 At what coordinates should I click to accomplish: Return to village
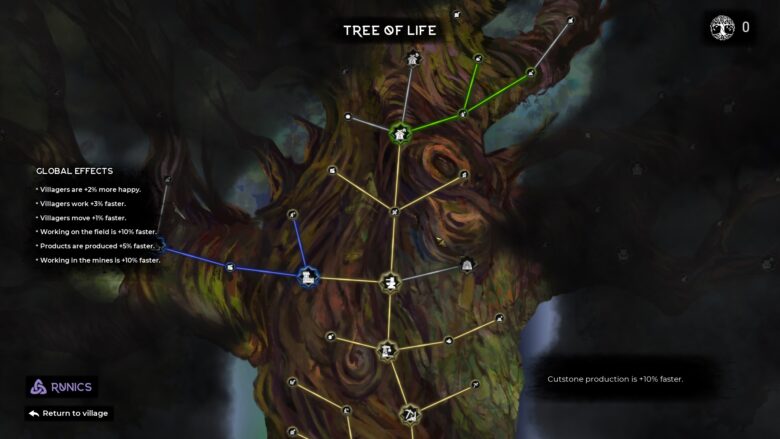(69, 413)
